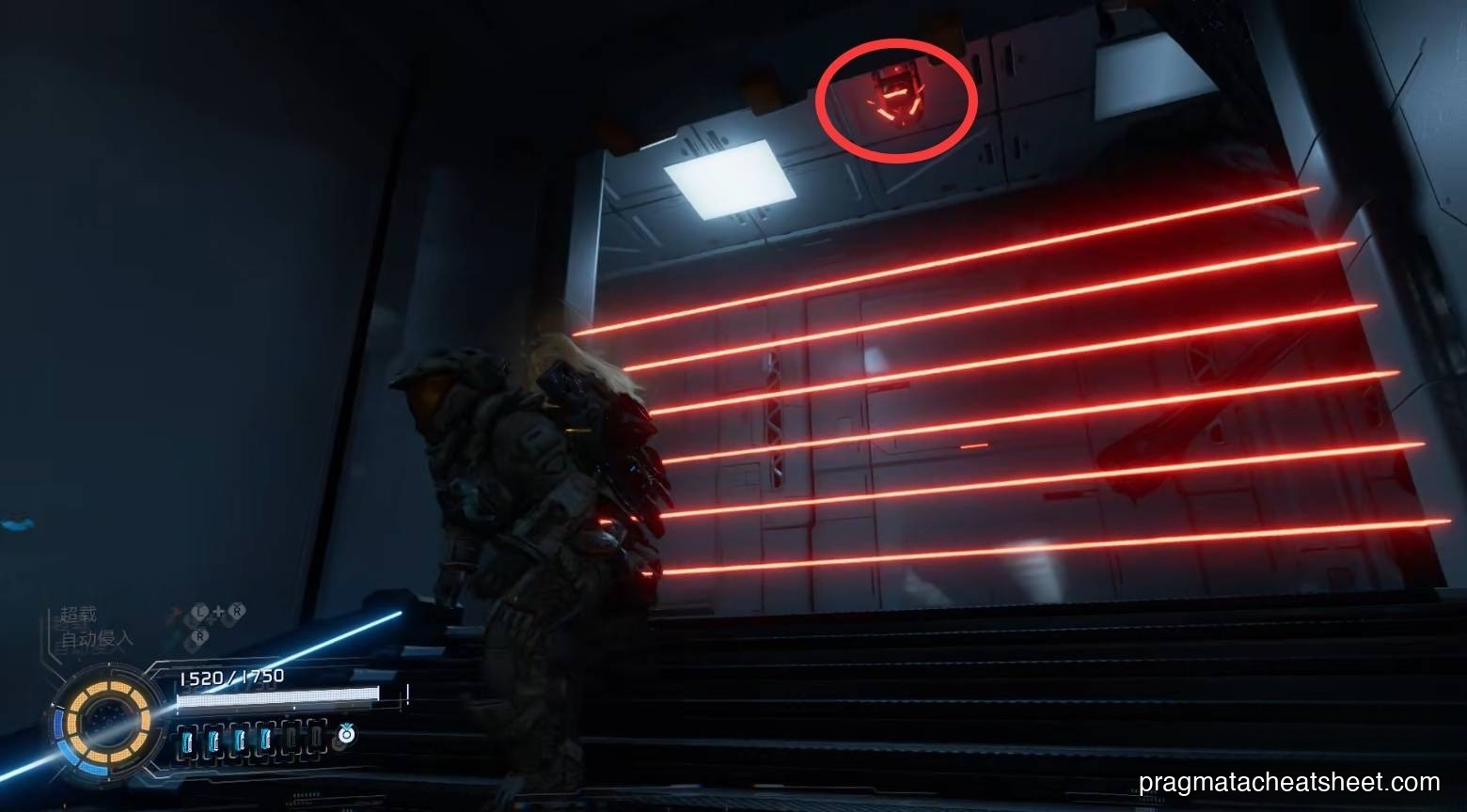Viewport: 1467px width, 812px height.
Task: Select the first filled blue battery cell icon
Action: click(x=186, y=738)
